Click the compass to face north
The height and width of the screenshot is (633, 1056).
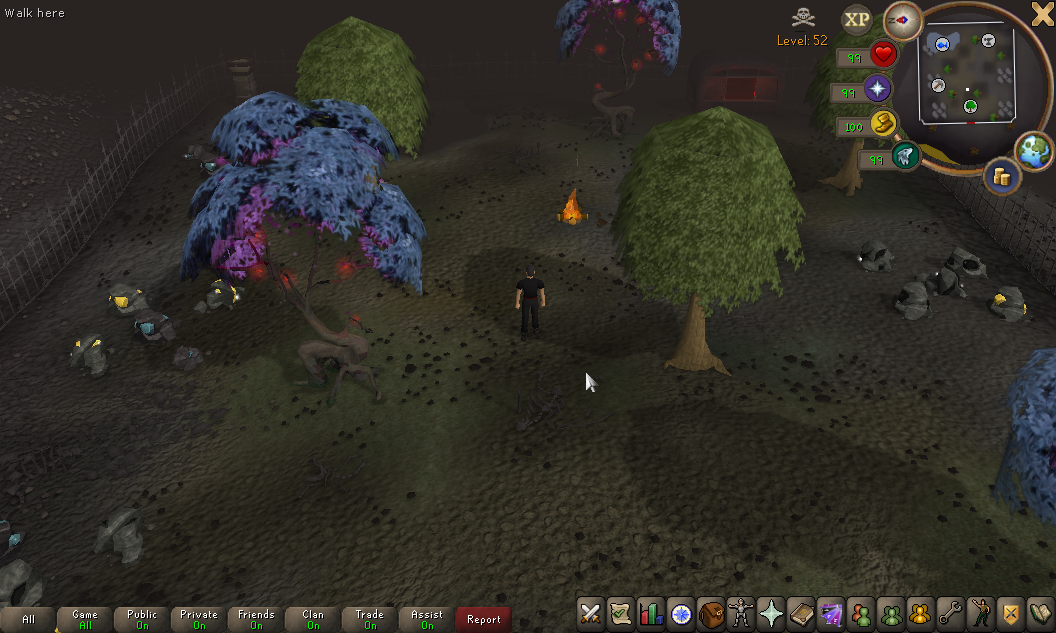pyautogui.click(x=902, y=19)
